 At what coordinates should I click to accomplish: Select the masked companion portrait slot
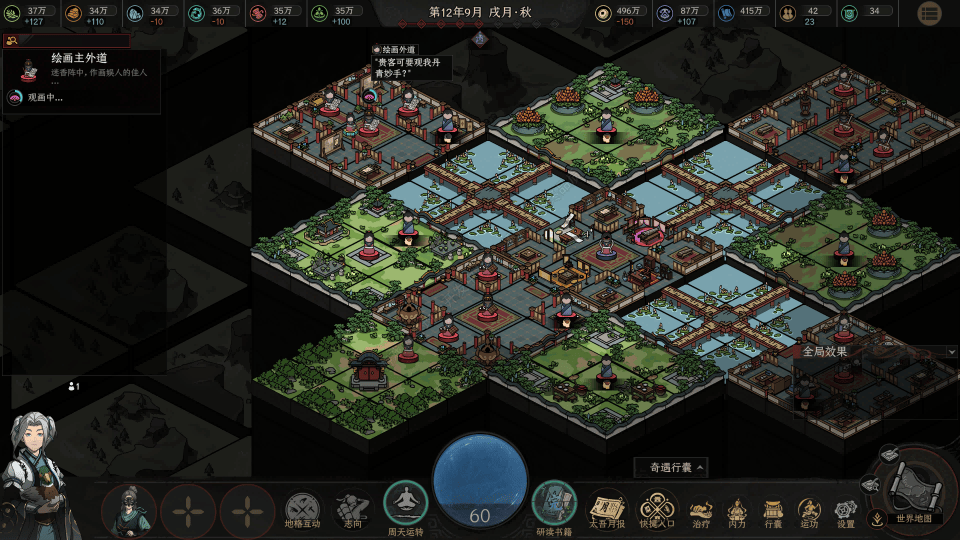[x=129, y=510]
